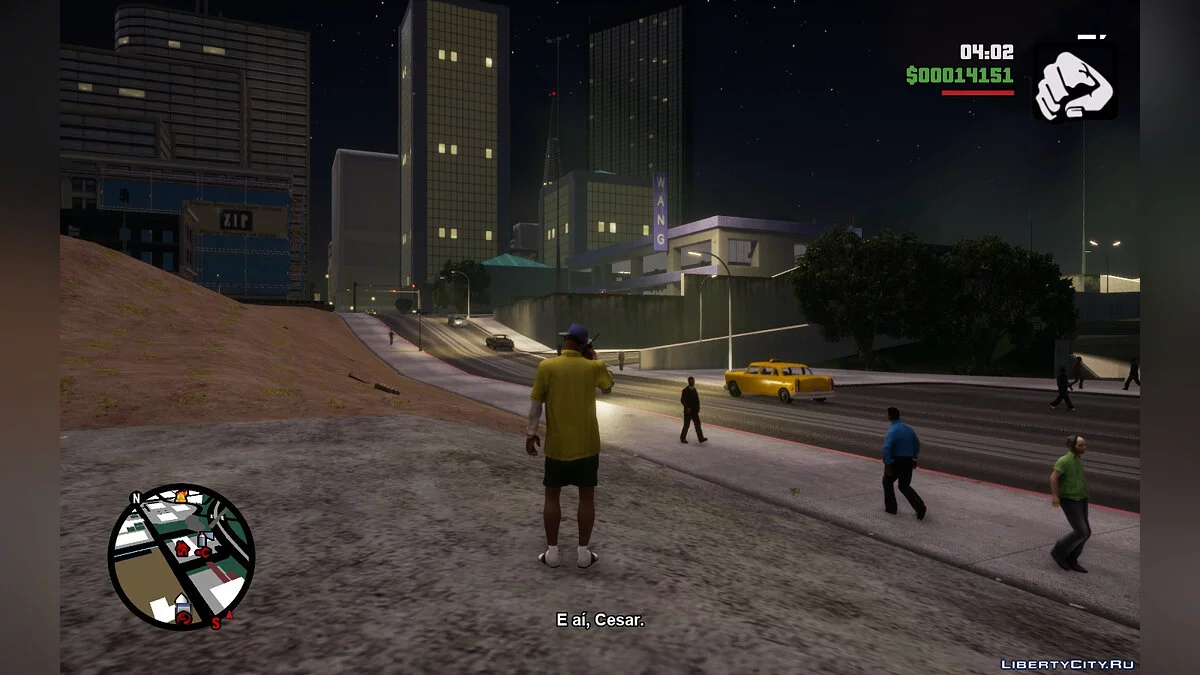Select the red house marker on the minimap
Screen dimensions: 1200x675
[x=181, y=548]
